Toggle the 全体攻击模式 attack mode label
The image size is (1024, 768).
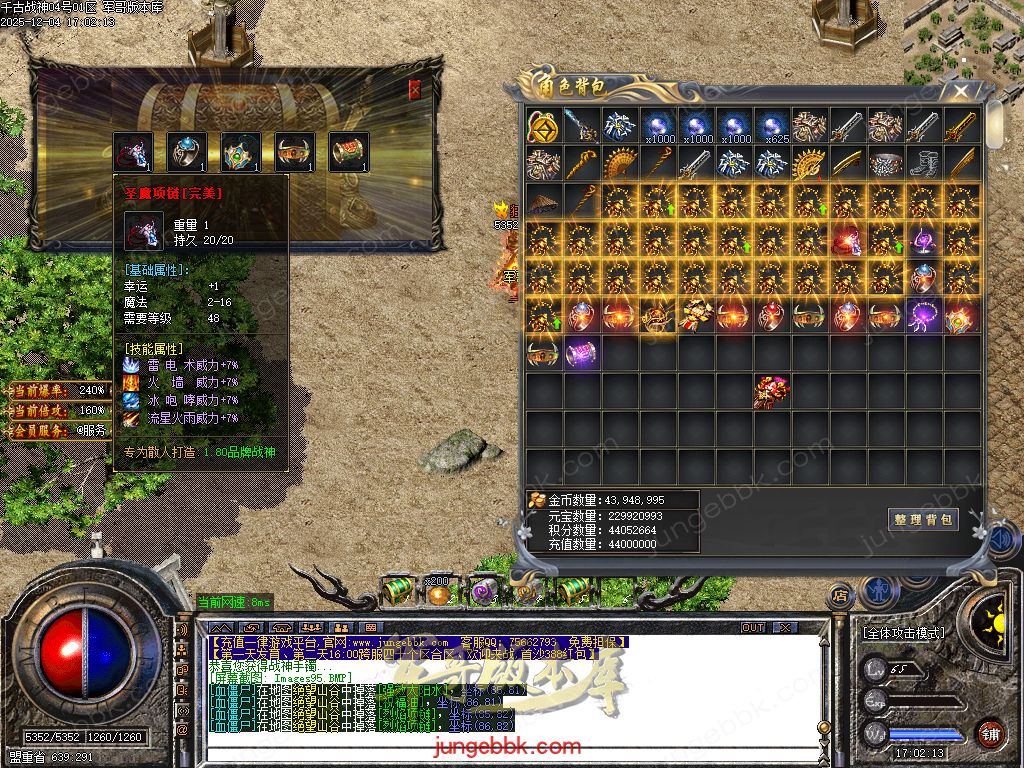click(x=904, y=633)
